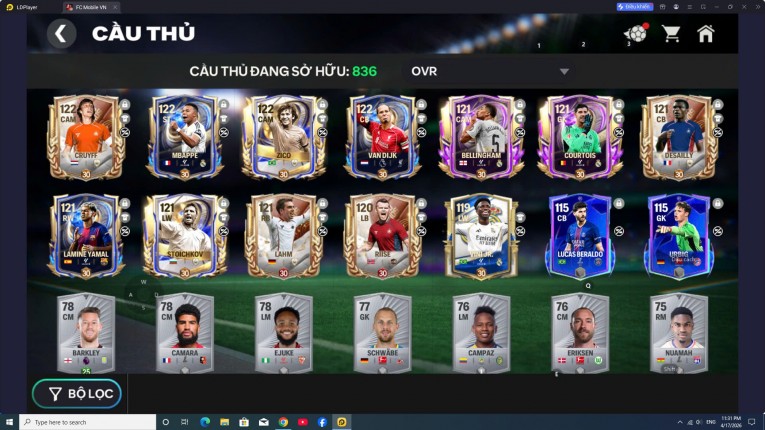This screenshot has width=765, height=430.
Task: Select the Barkley silver card
Action: point(86,332)
